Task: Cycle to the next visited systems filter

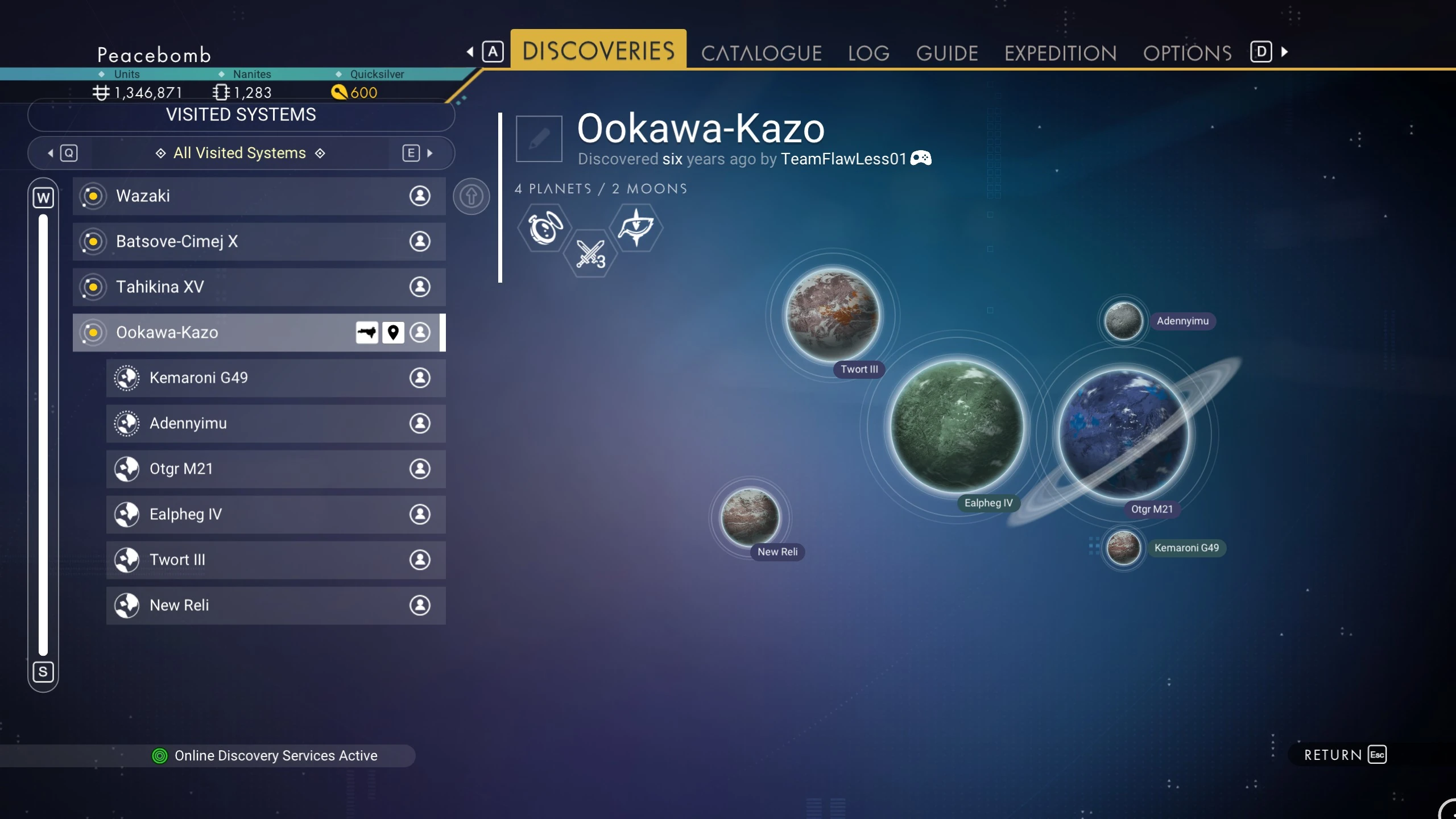Action: (418, 153)
